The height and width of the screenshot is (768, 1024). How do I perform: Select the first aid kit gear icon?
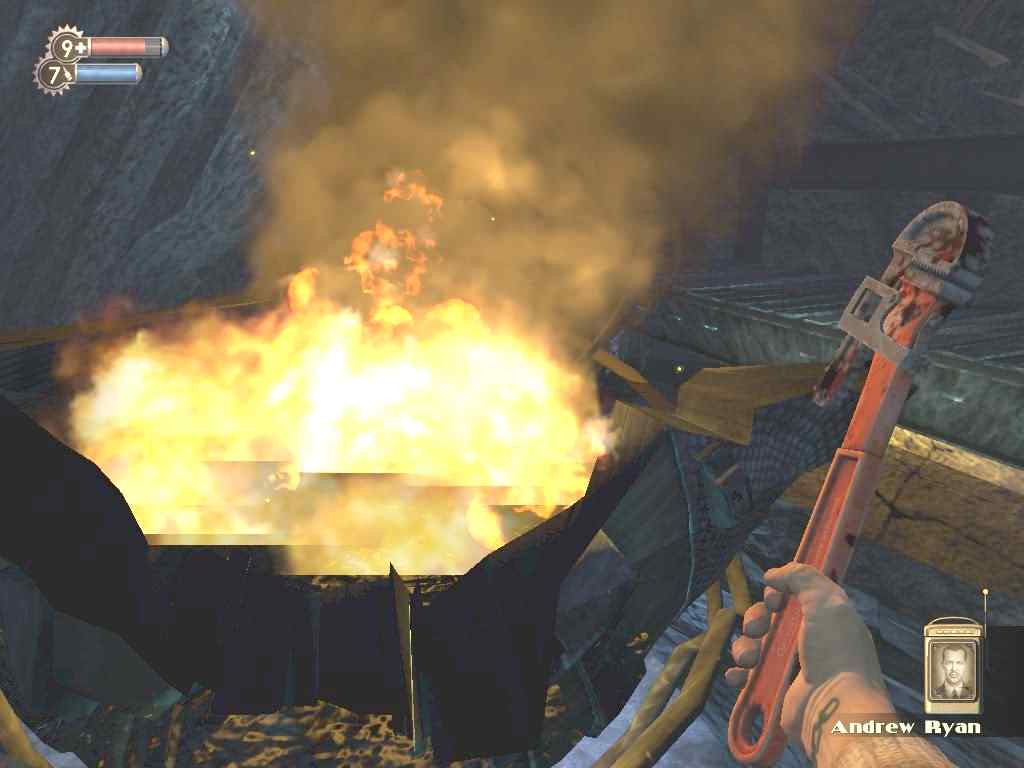68,46
